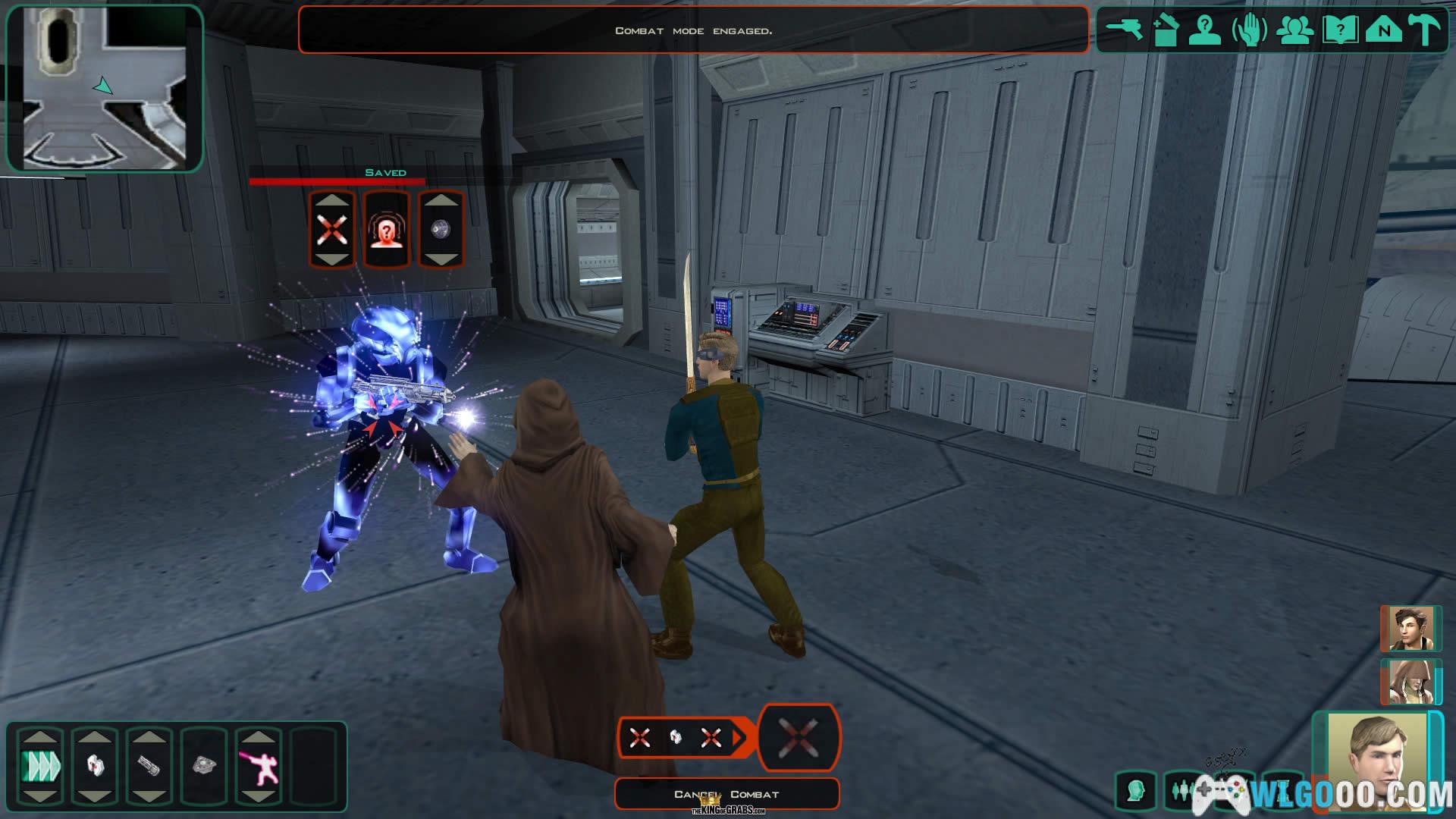Select the attack icon on the enemy target

(x=331, y=230)
